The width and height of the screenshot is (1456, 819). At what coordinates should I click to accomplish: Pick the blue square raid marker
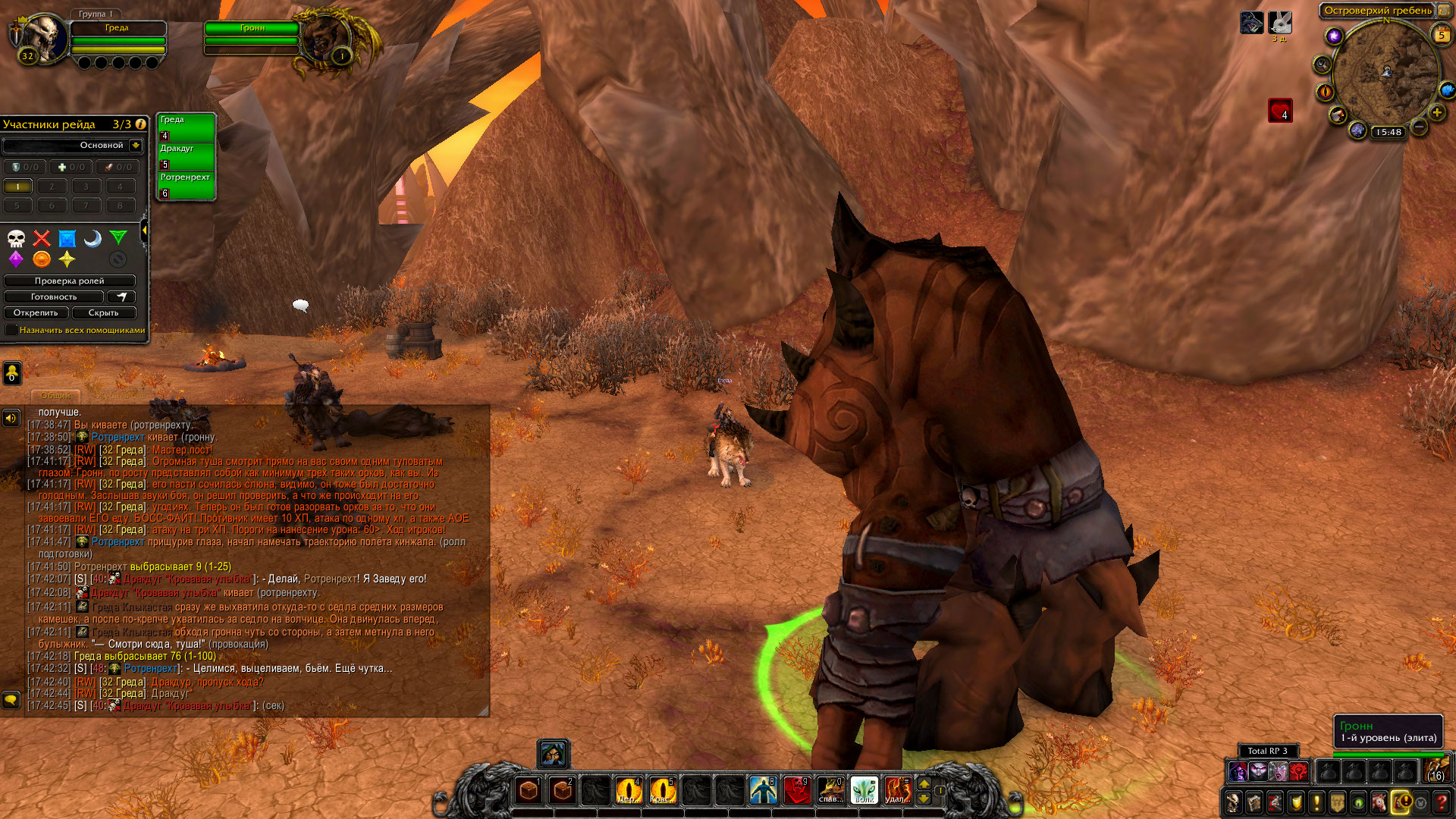click(67, 239)
